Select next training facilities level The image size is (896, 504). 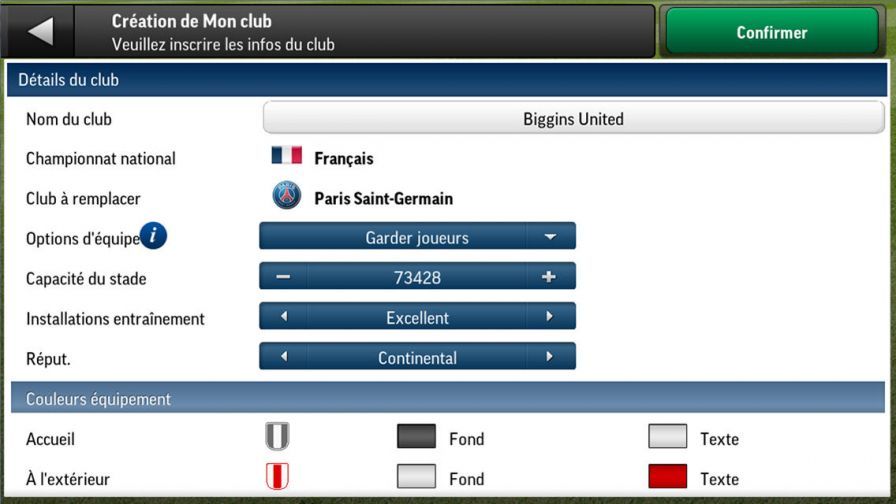(549, 317)
